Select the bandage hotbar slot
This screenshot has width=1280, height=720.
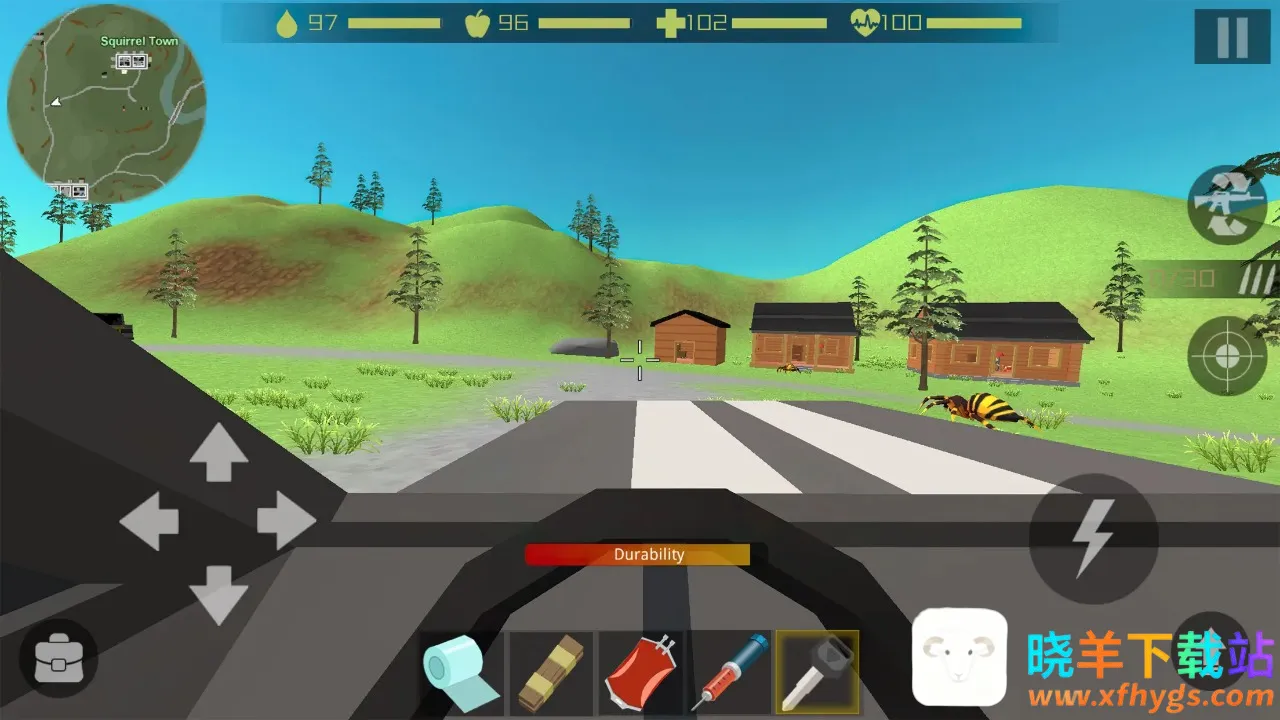[x=551, y=673]
